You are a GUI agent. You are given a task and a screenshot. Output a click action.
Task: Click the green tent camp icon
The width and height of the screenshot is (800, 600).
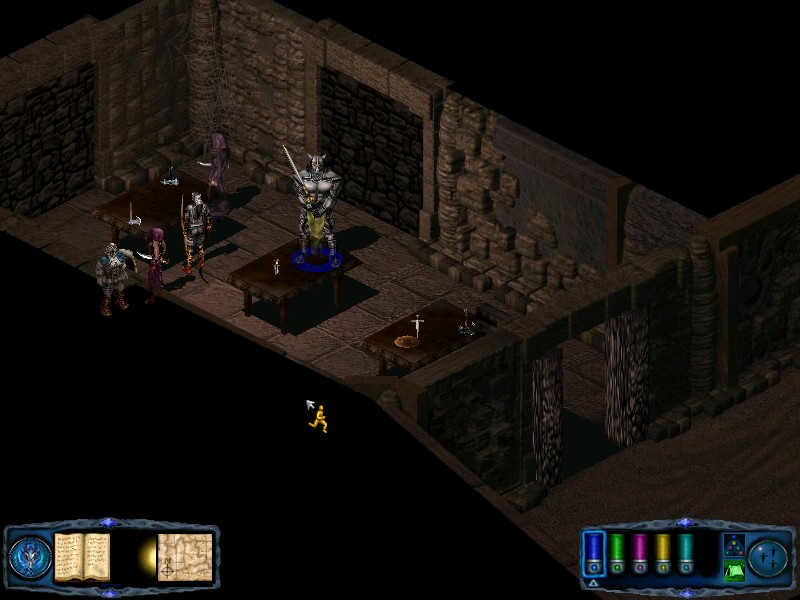[733, 570]
